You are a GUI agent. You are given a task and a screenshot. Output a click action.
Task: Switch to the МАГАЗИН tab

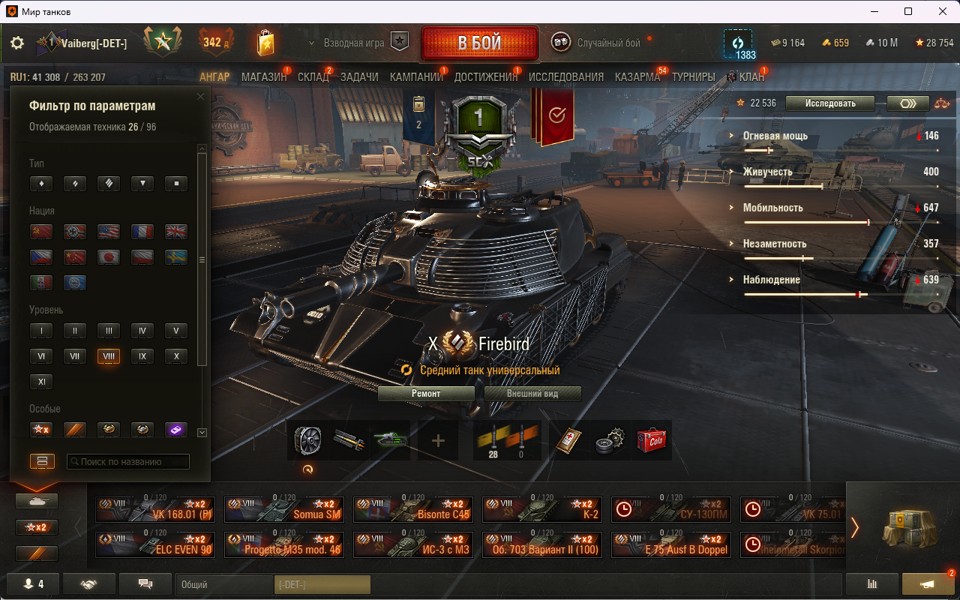pos(264,77)
